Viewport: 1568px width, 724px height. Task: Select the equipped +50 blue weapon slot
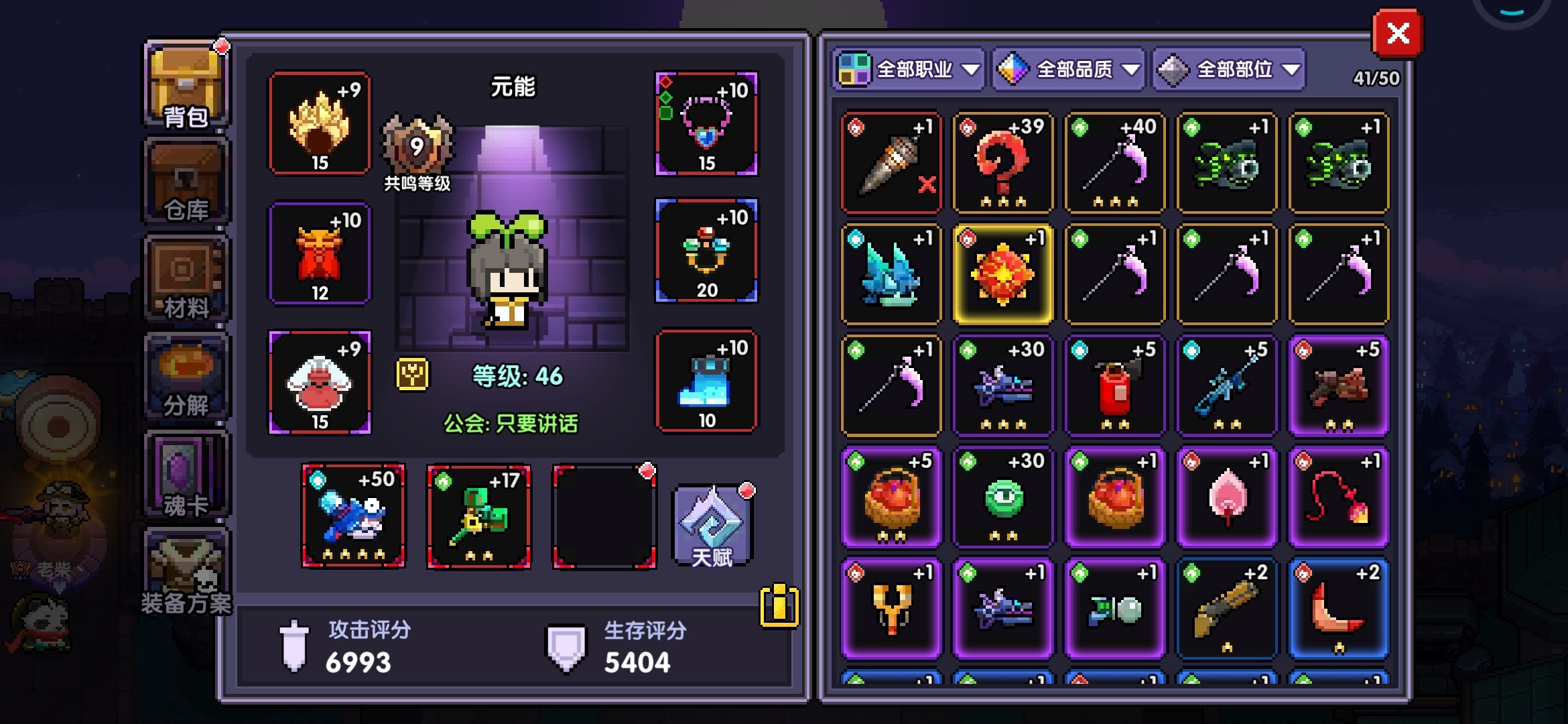click(x=353, y=516)
